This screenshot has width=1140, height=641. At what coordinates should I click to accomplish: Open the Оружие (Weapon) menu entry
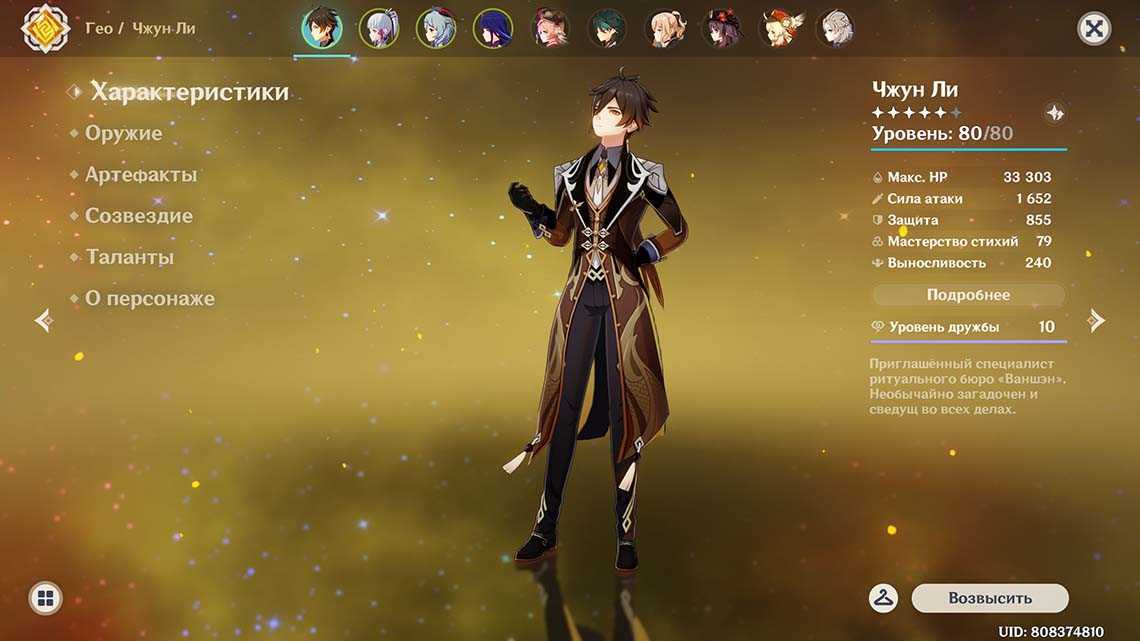[123, 133]
